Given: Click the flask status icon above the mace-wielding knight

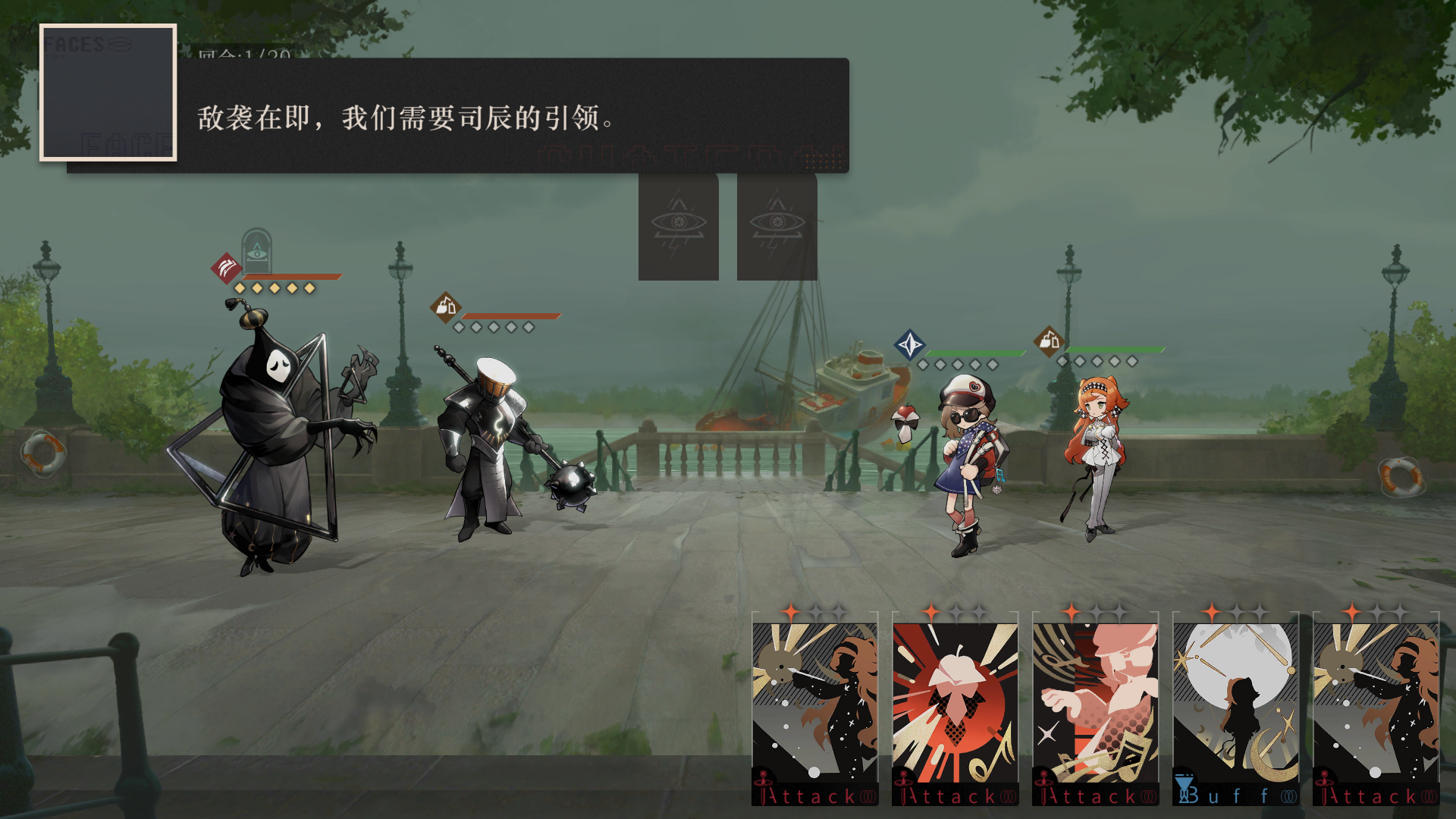Looking at the screenshot, I should click(447, 307).
